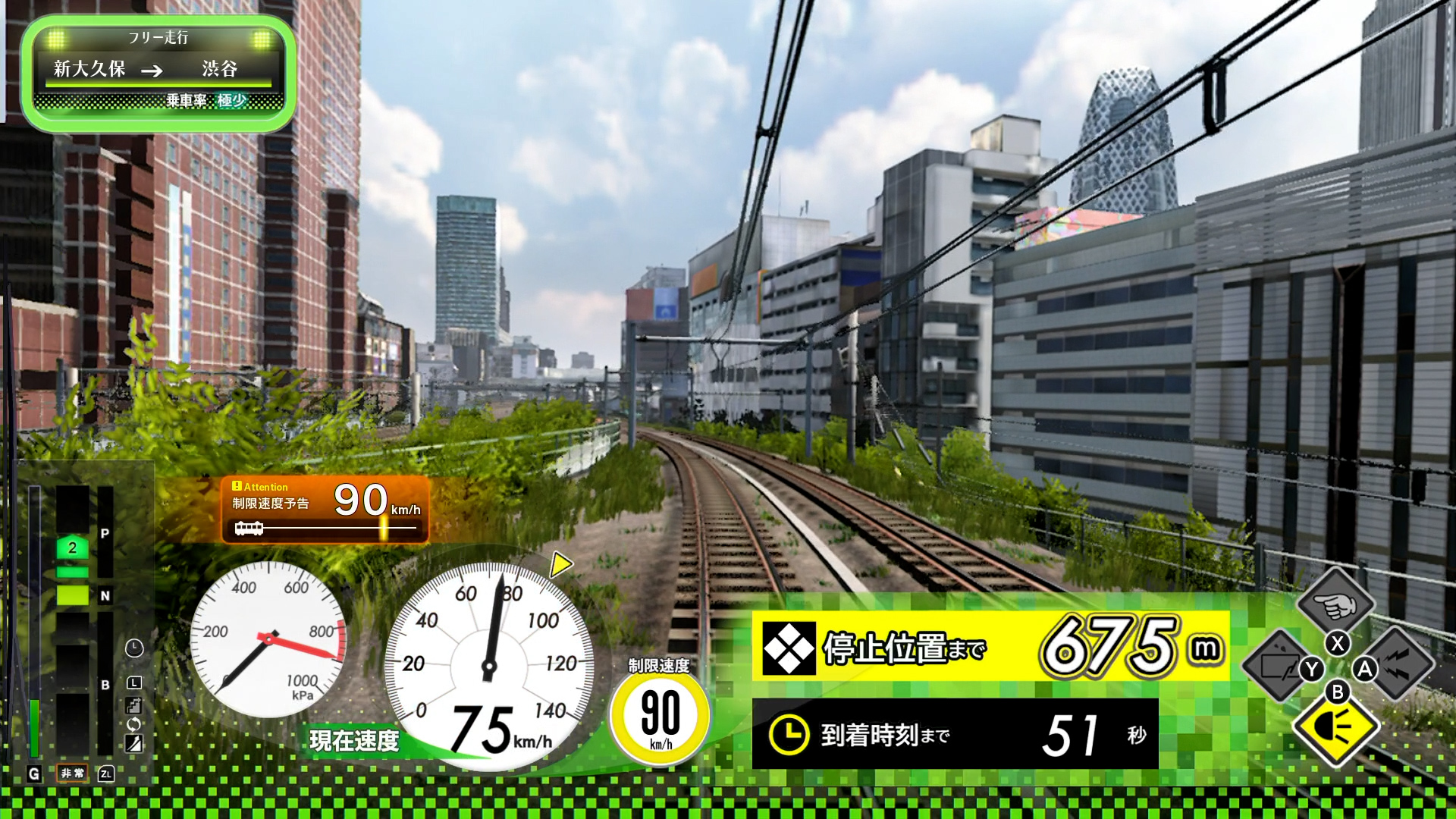The height and width of the screenshot is (819, 1456).
Task: Click the gradient slope icon on left sidebar
Action: pos(133,741)
